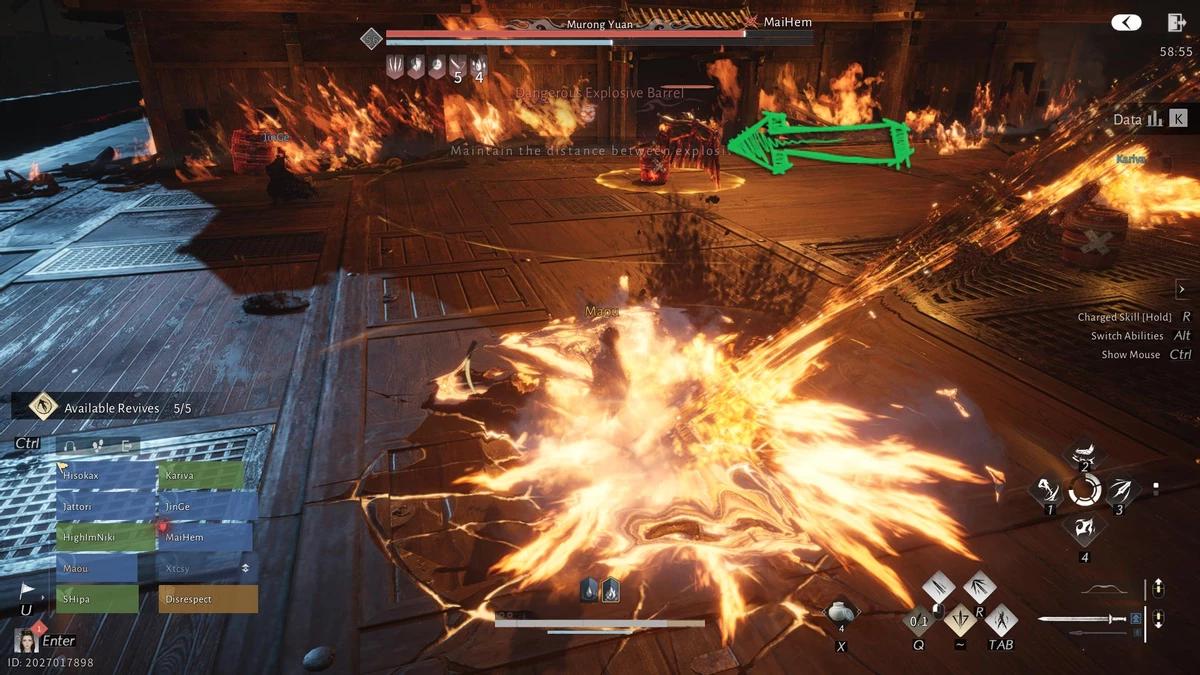The image size is (1200, 675).
Task: Click Maou in the team panel
Action: click(x=97, y=569)
